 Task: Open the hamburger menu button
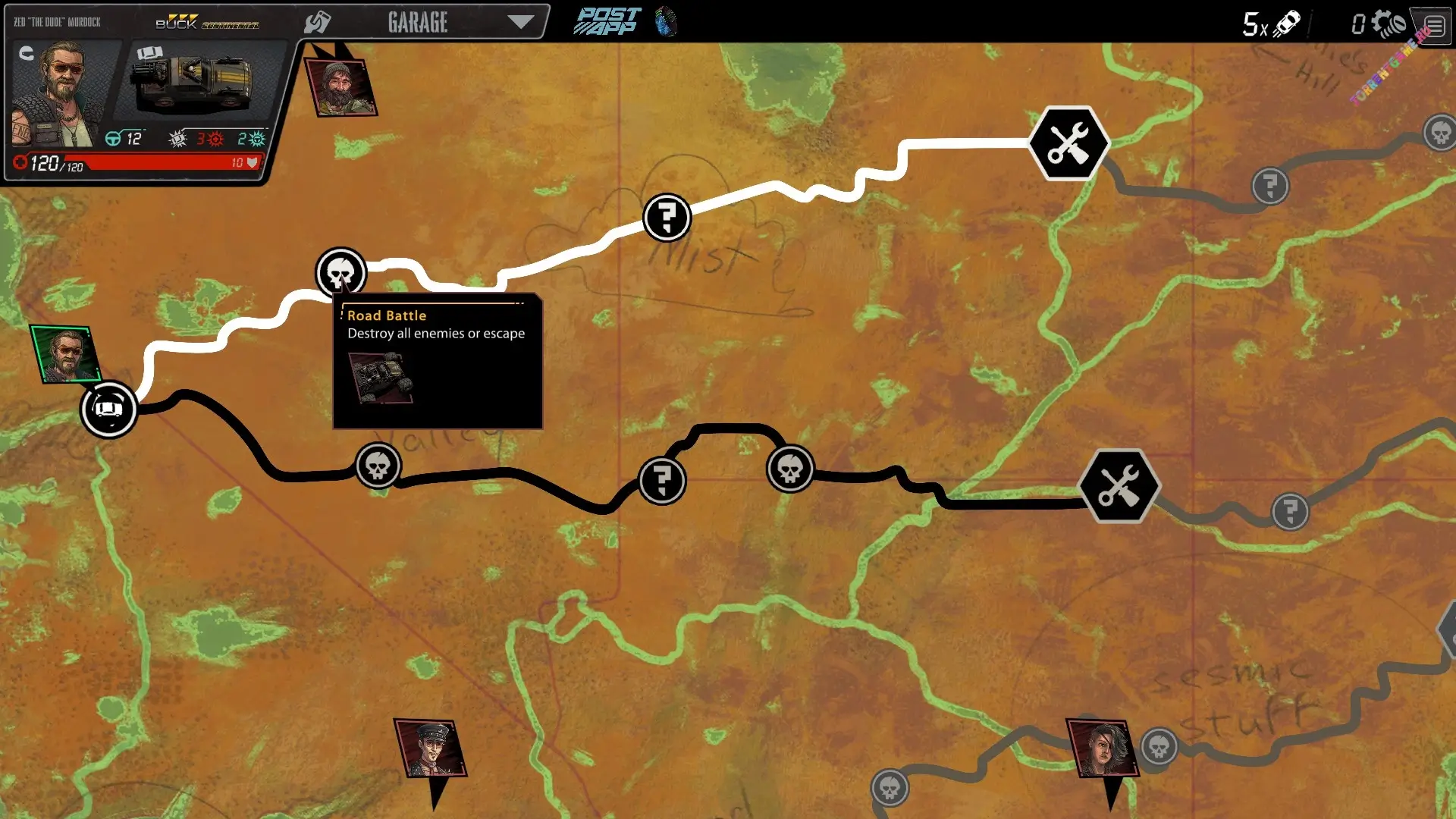1434,26
